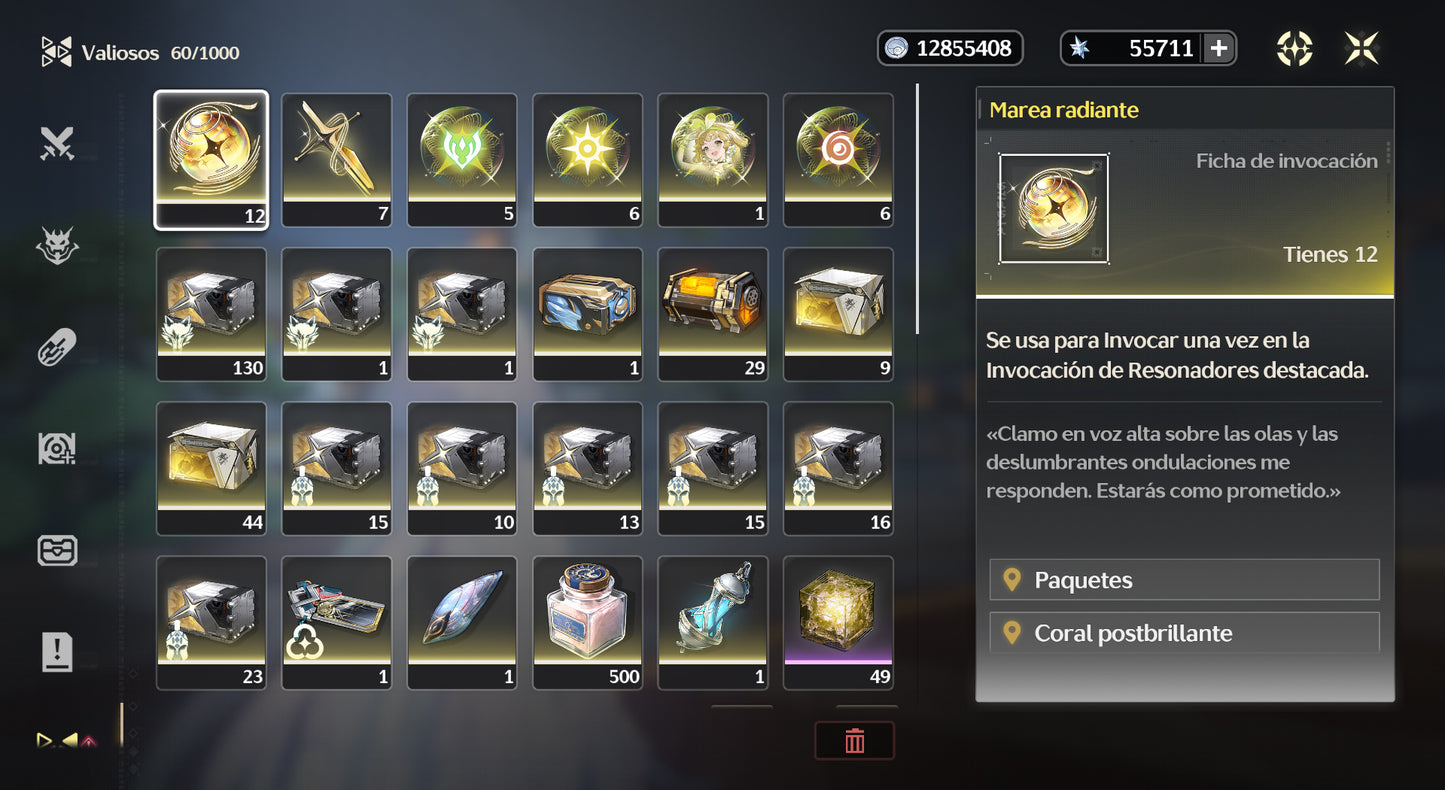1445x790 pixels.
Task: Open Paquetes source location
Action: [1184, 580]
